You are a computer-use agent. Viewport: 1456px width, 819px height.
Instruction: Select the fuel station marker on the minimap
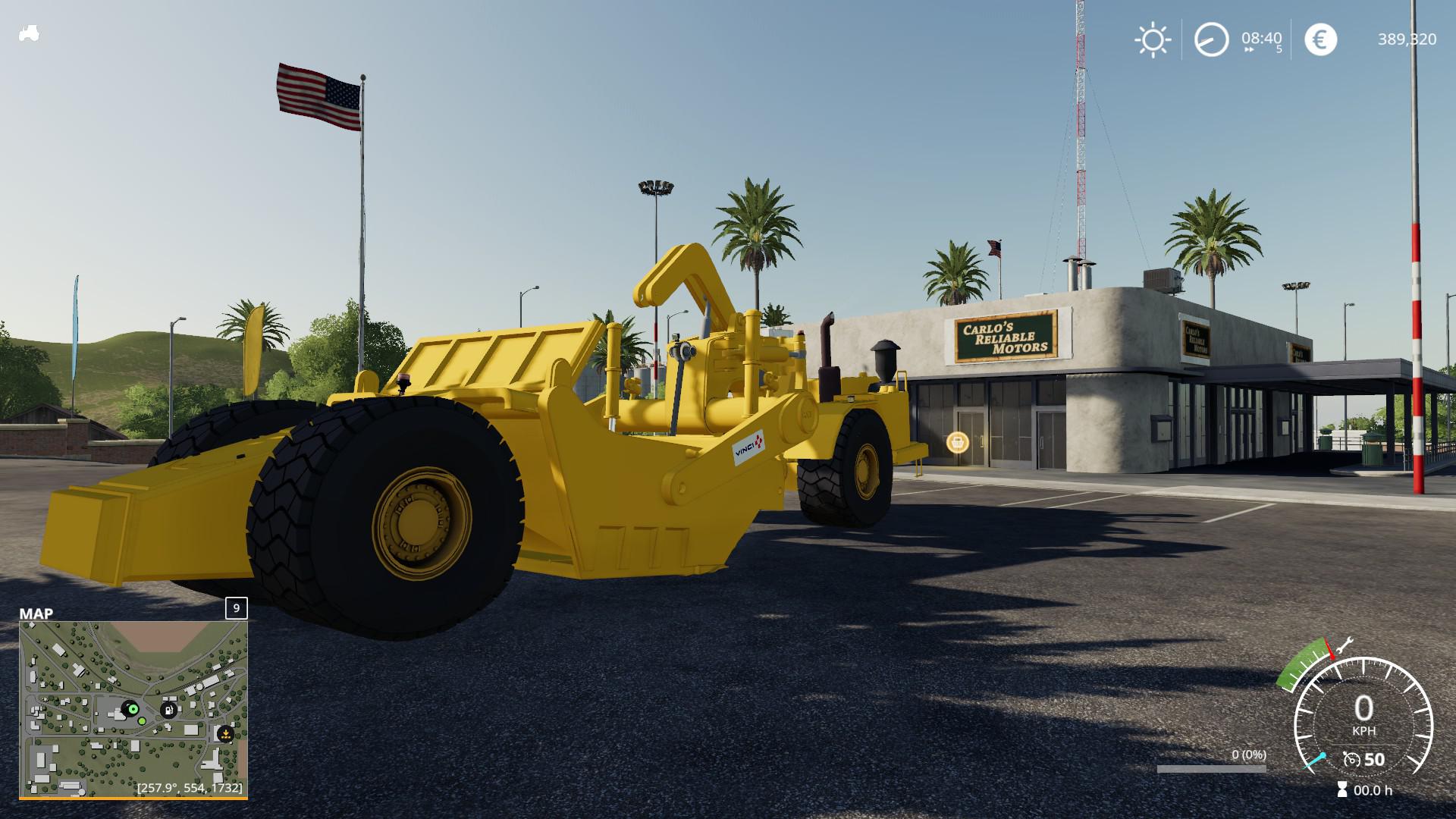coord(168,710)
